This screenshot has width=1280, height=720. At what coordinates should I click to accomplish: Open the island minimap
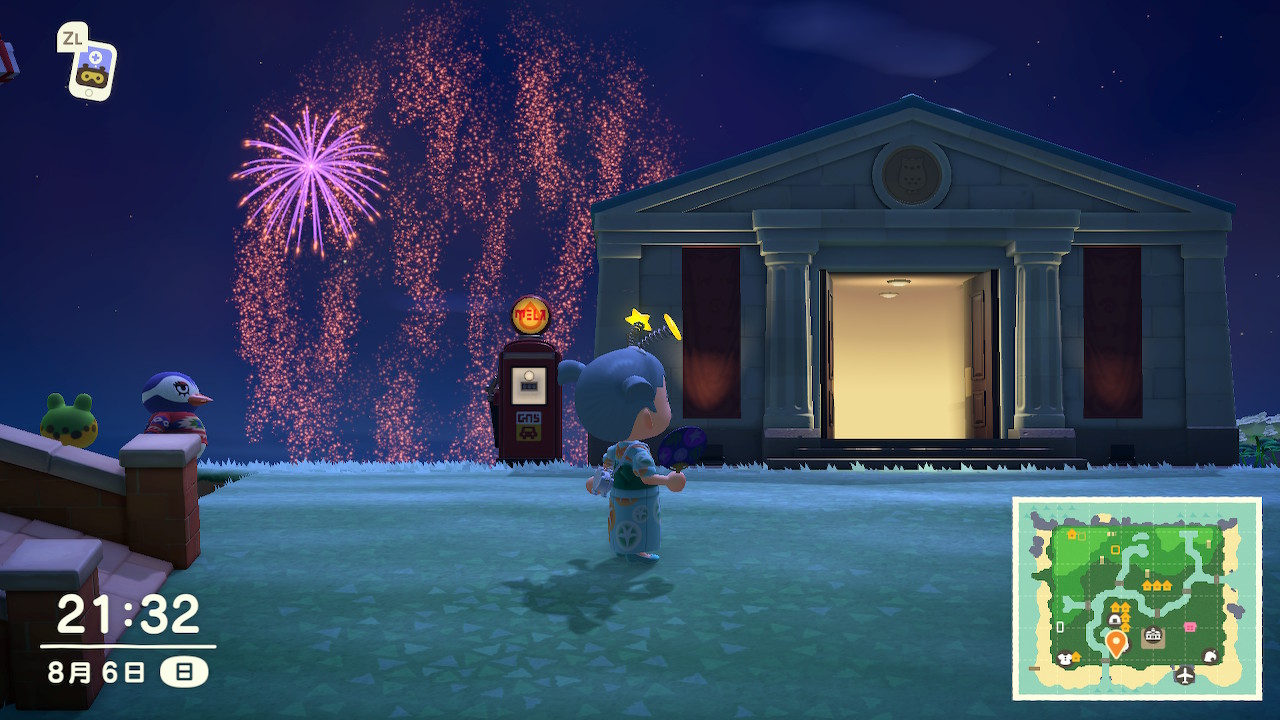pos(1137,598)
